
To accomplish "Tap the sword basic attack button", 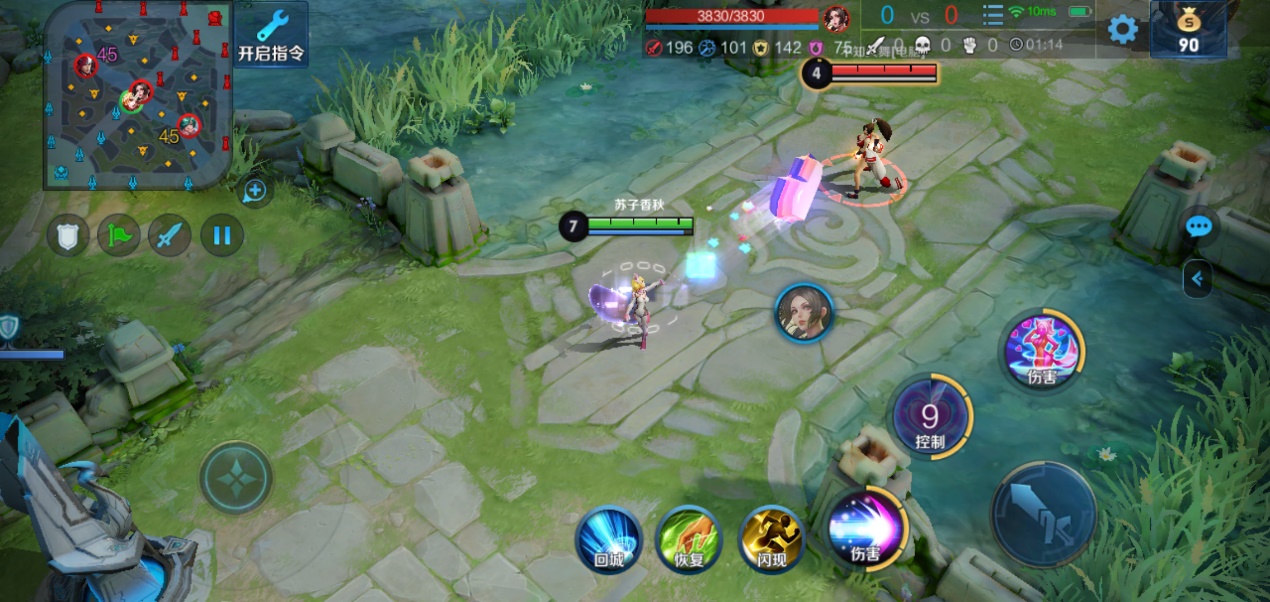I will [x=1043, y=514].
